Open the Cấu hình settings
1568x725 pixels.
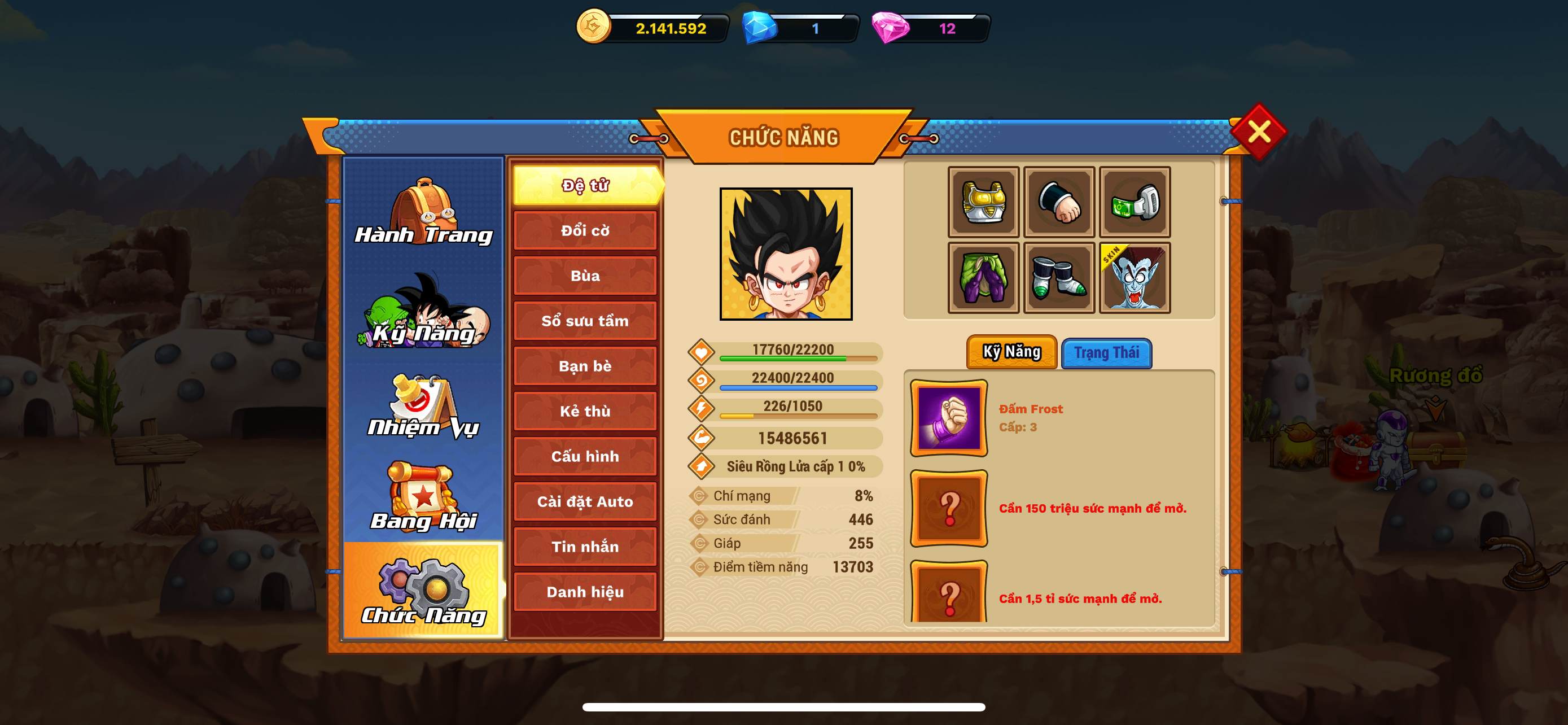[x=585, y=456]
